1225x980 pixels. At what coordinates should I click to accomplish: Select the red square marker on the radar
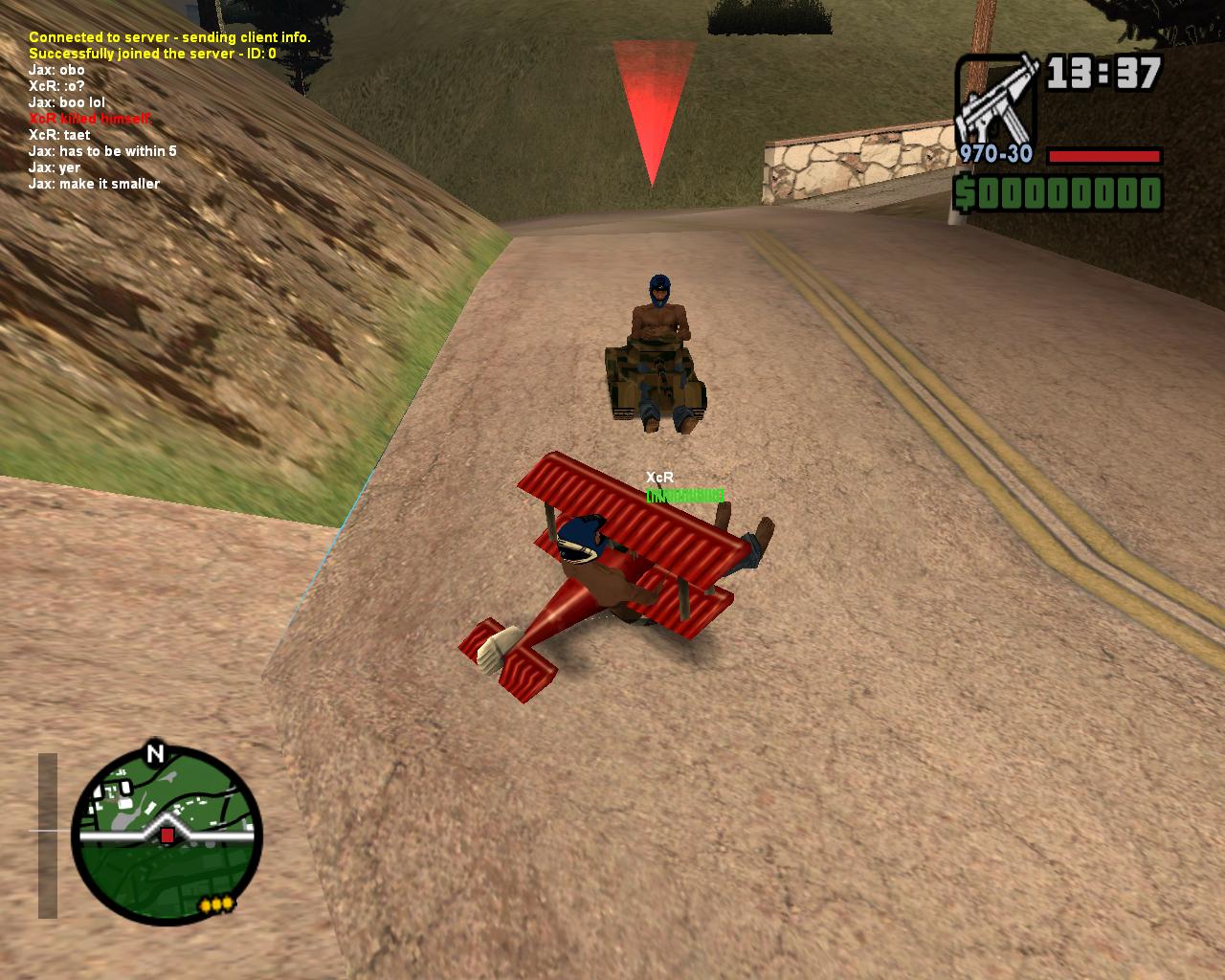(x=167, y=835)
